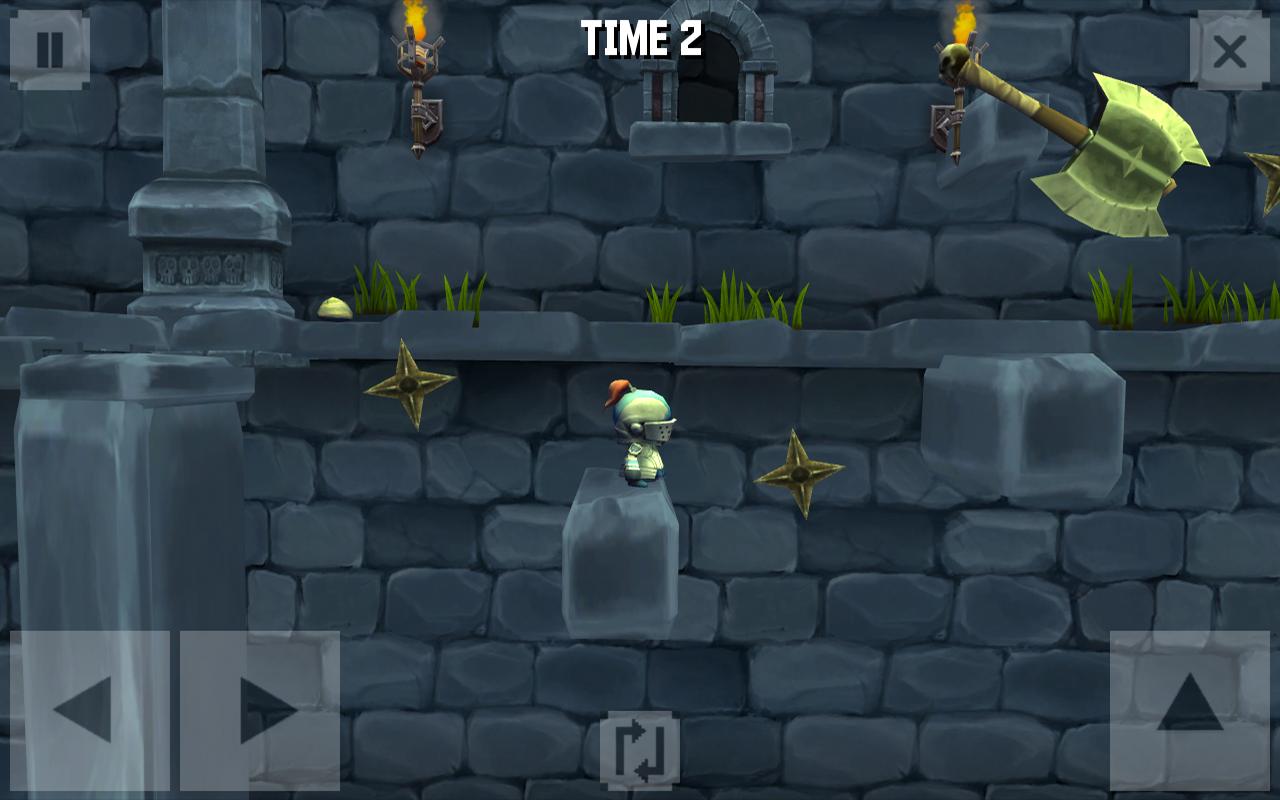The height and width of the screenshot is (800, 1280).
Task: Click the ice block below the knight
Action: 620,555
